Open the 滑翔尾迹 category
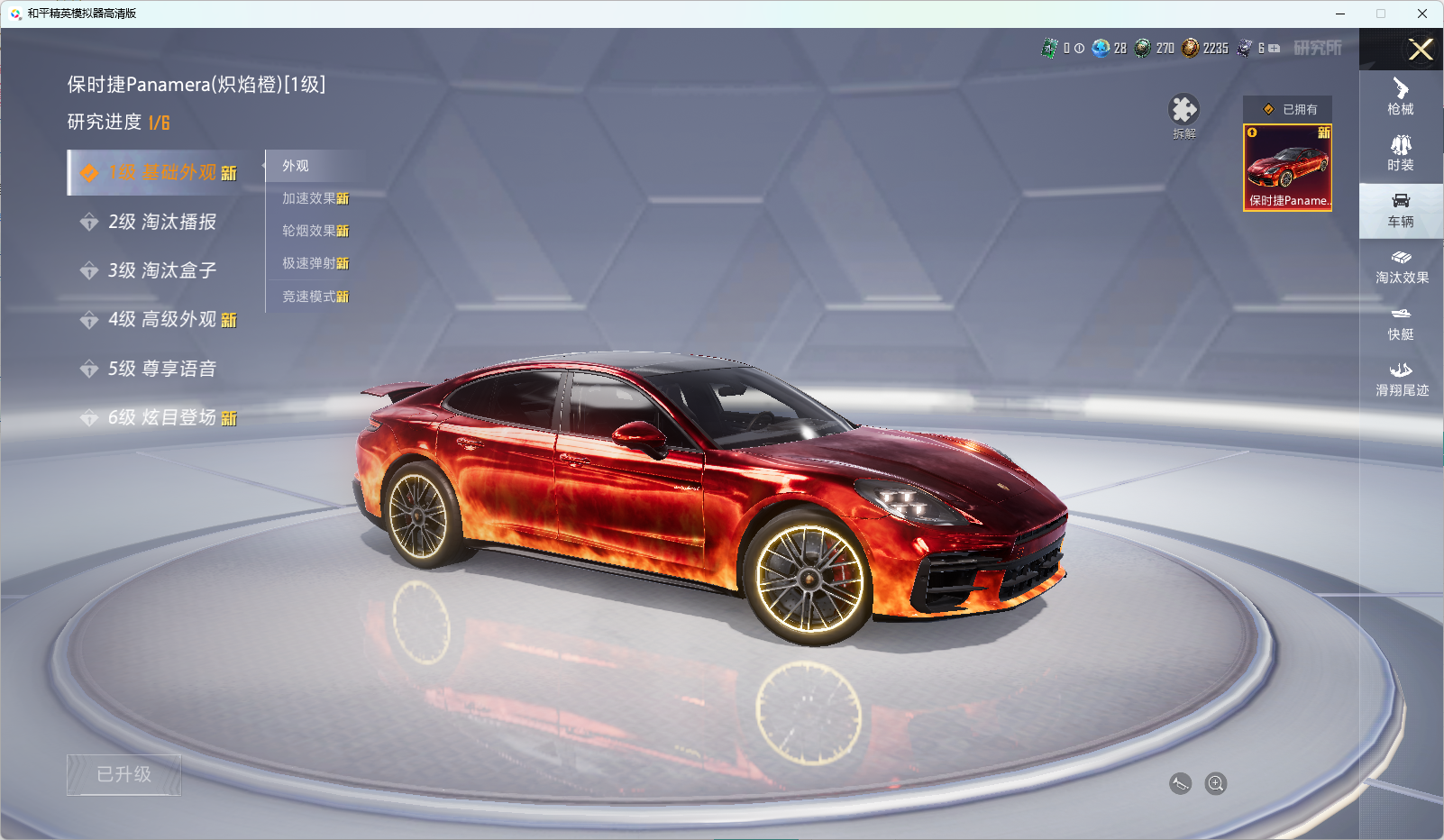 (x=1402, y=379)
